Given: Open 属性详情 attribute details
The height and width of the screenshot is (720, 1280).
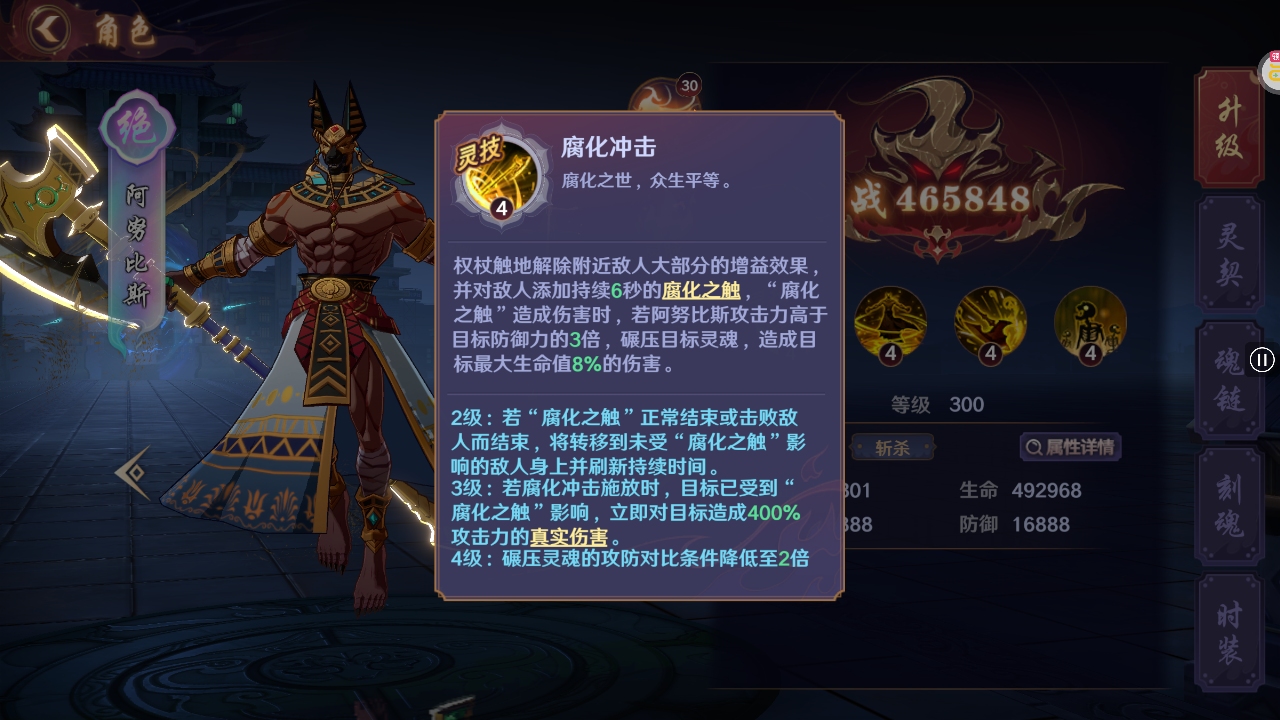Looking at the screenshot, I should 1072,447.
